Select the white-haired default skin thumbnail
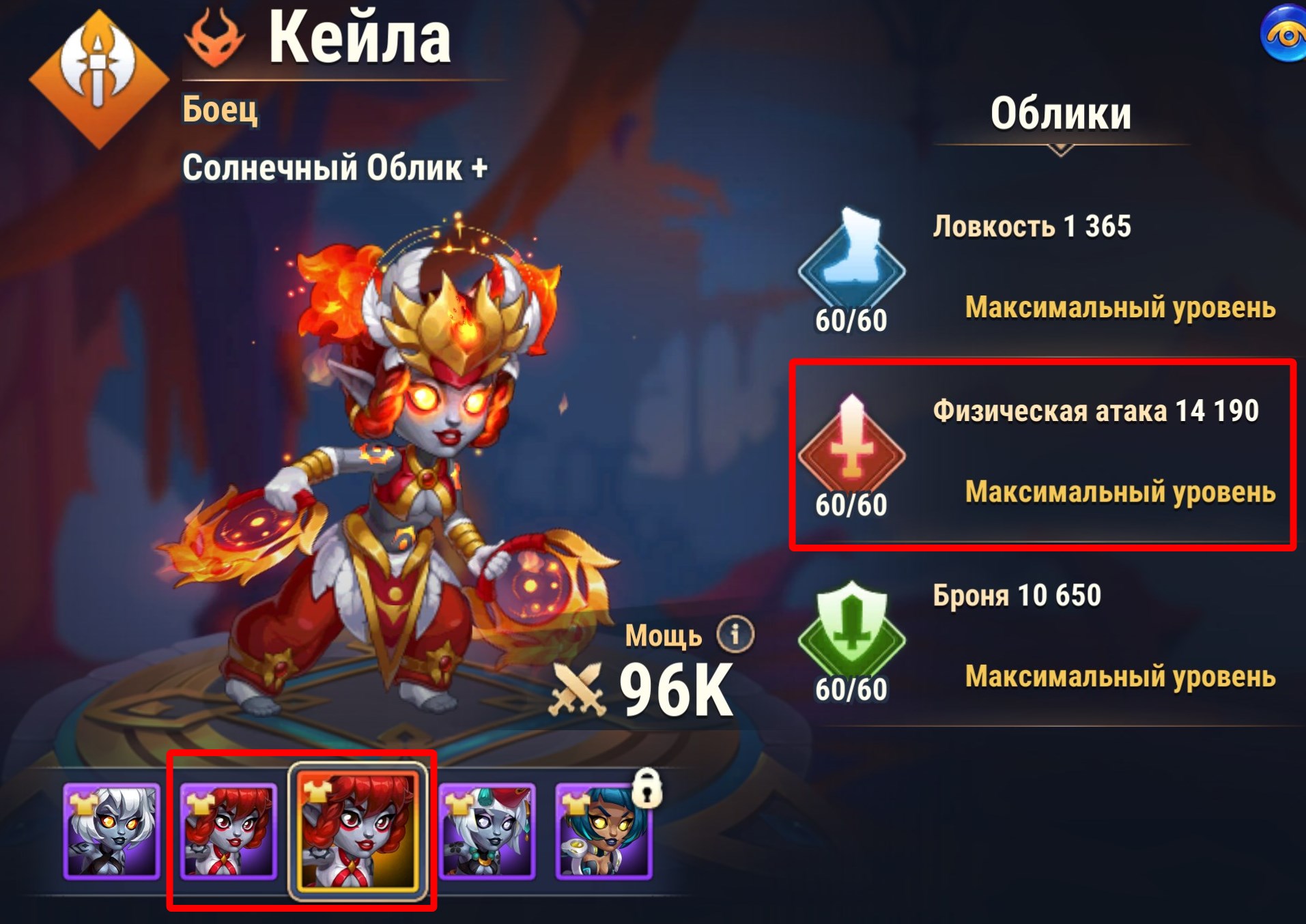The width and height of the screenshot is (1306, 924). [x=111, y=831]
